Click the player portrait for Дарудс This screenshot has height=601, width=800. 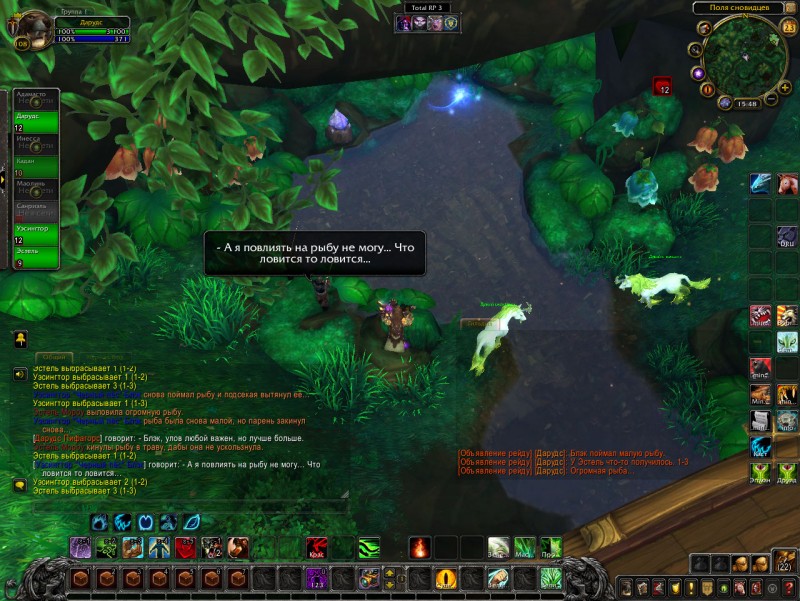[x=34, y=29]
